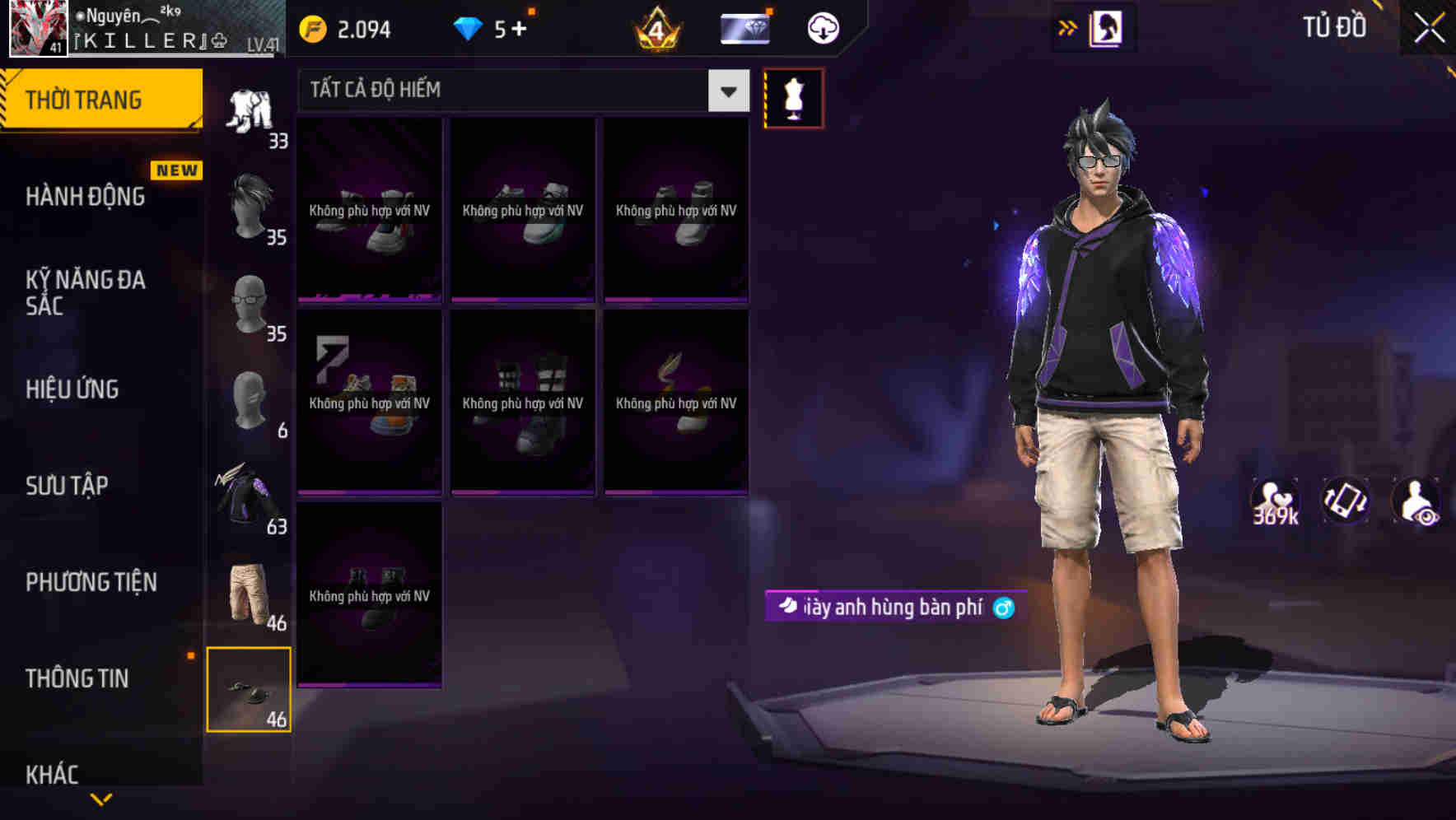
Task: Select the slippers thumbnail showing 46
Action: [x=249, y=688]
